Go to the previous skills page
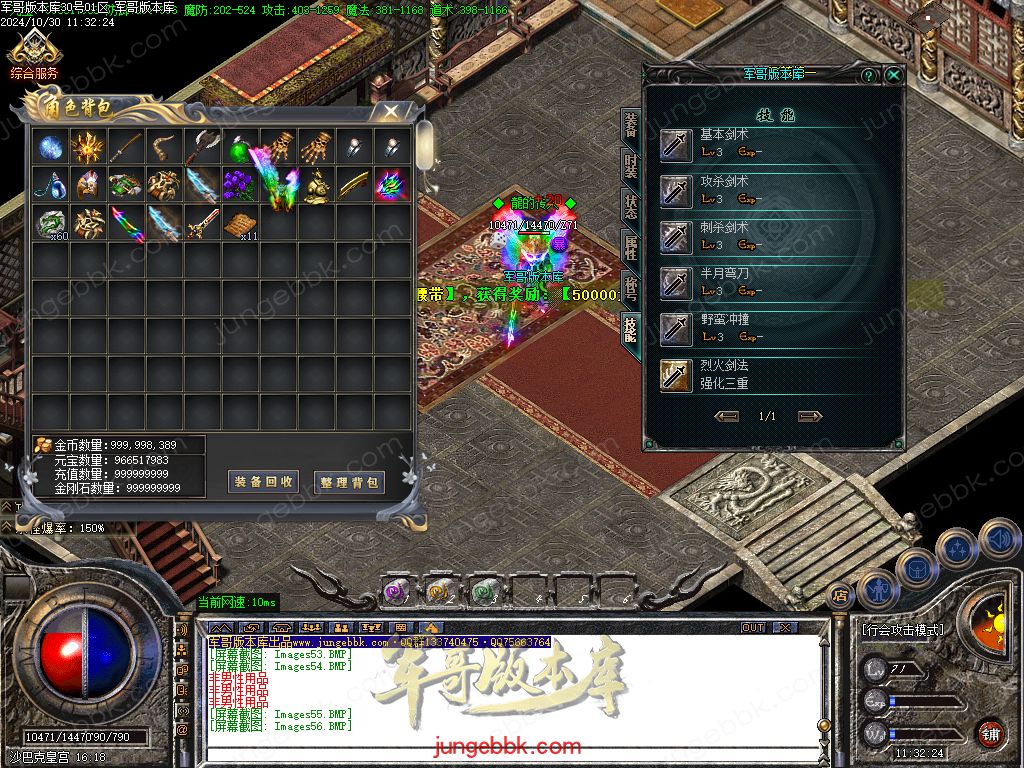 coord(727,416)
